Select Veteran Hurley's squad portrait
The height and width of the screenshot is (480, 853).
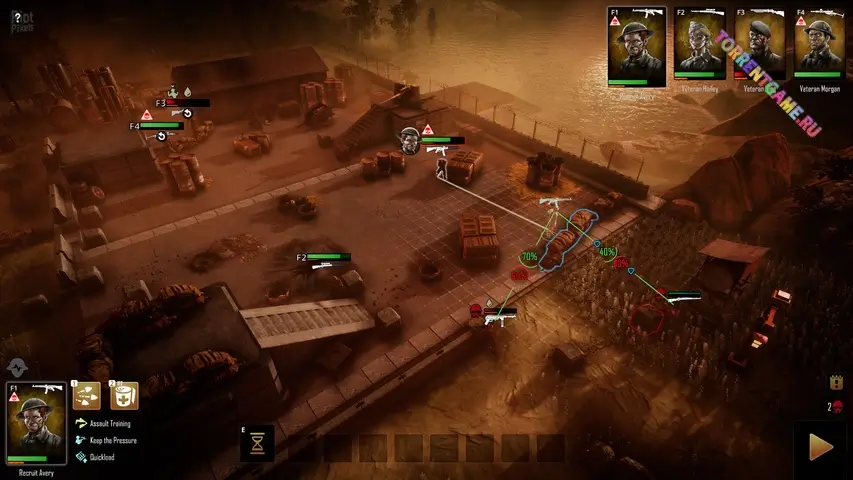pyautogui.click(x=698, y=45)
